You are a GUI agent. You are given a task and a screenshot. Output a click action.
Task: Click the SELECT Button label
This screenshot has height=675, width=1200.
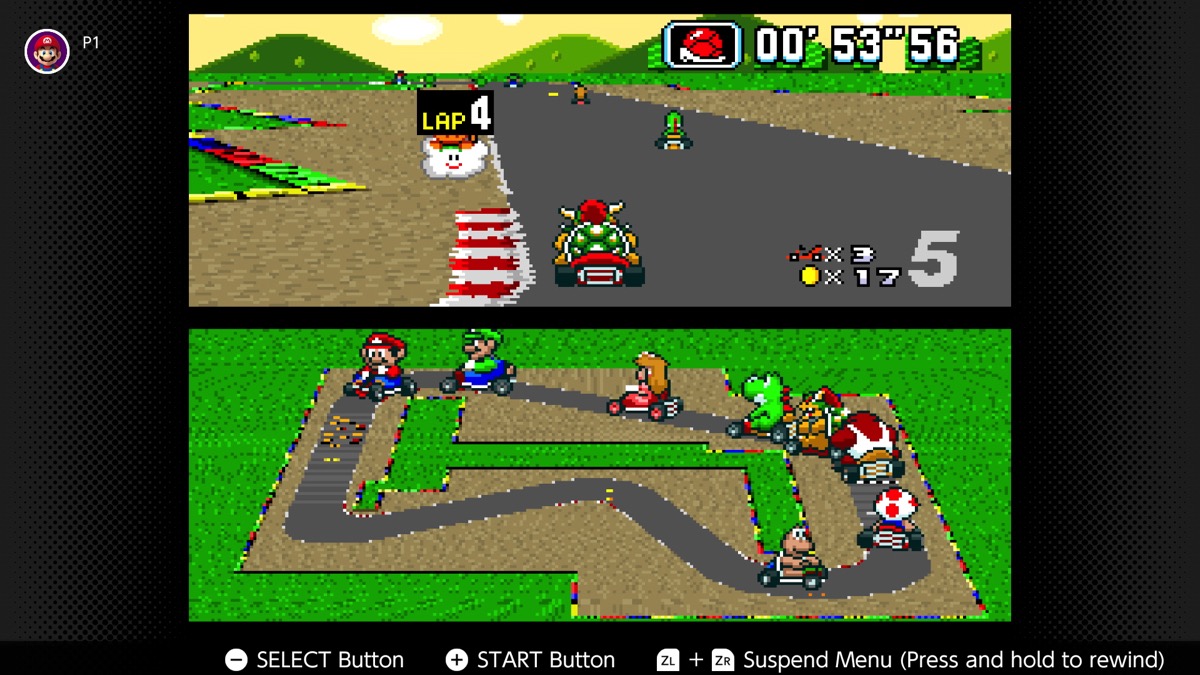(330, 660)
